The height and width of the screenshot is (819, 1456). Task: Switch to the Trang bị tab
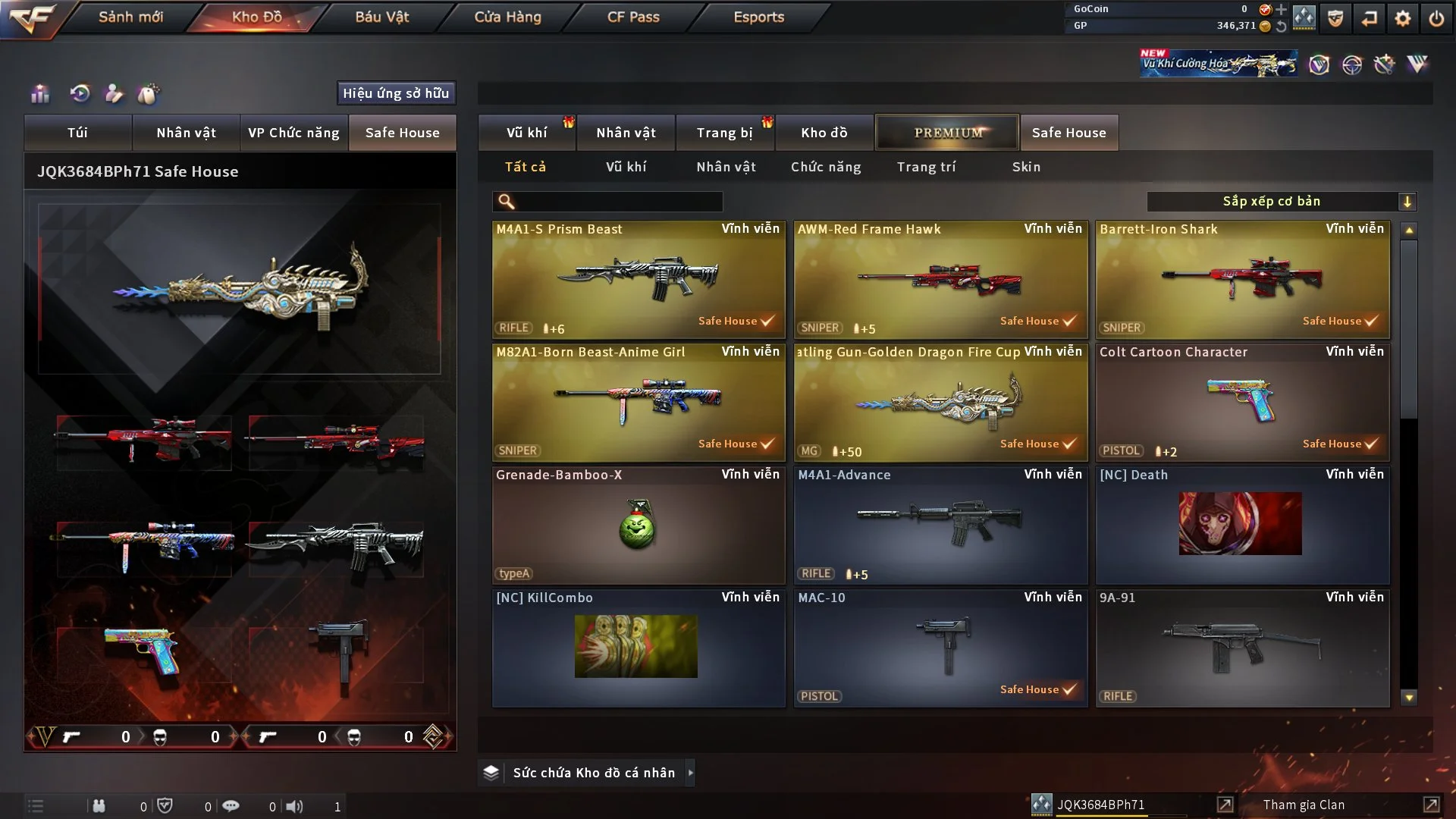724,133
